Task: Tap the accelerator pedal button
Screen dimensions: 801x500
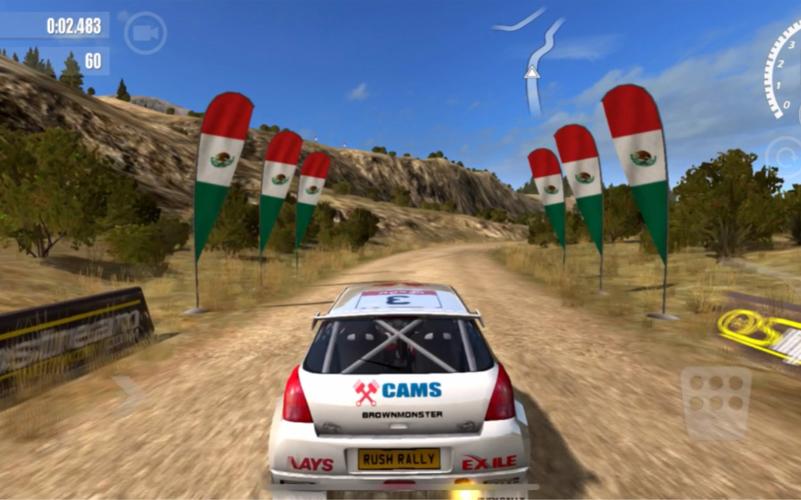Action: 716,402
